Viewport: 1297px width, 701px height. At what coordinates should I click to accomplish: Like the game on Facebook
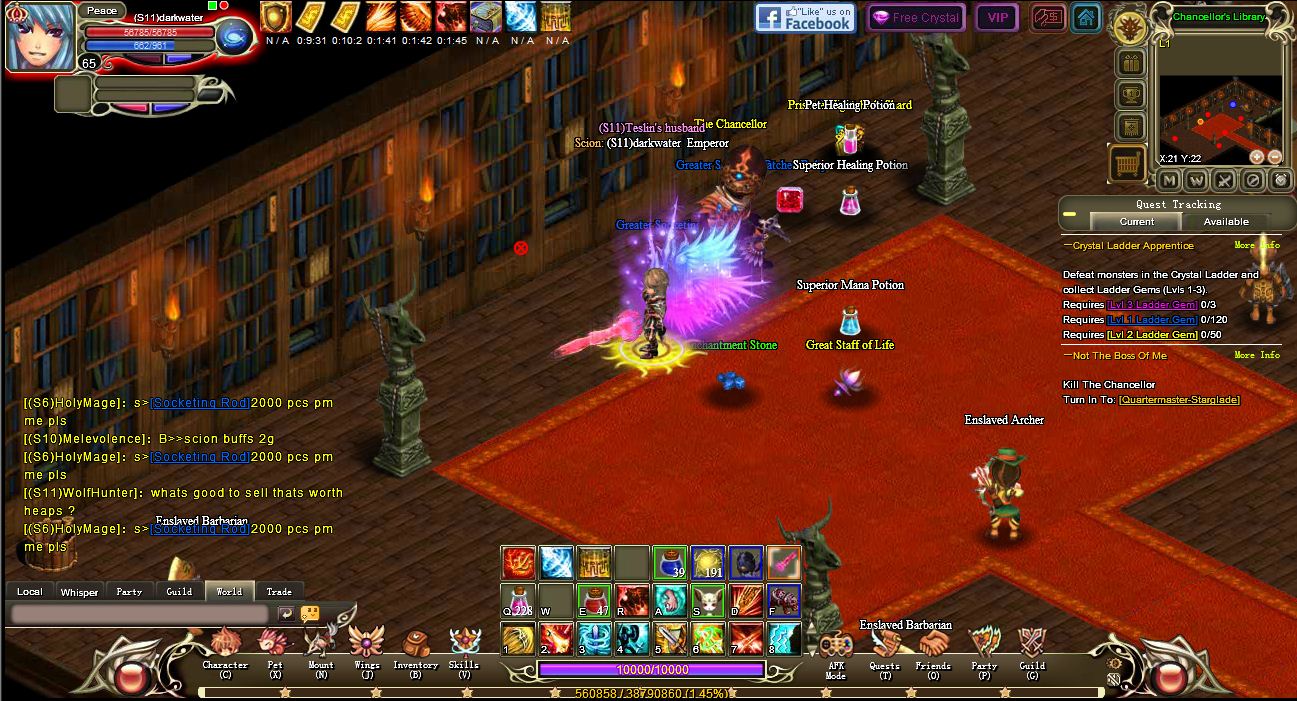pyautogui.click(x=805, y=18)
